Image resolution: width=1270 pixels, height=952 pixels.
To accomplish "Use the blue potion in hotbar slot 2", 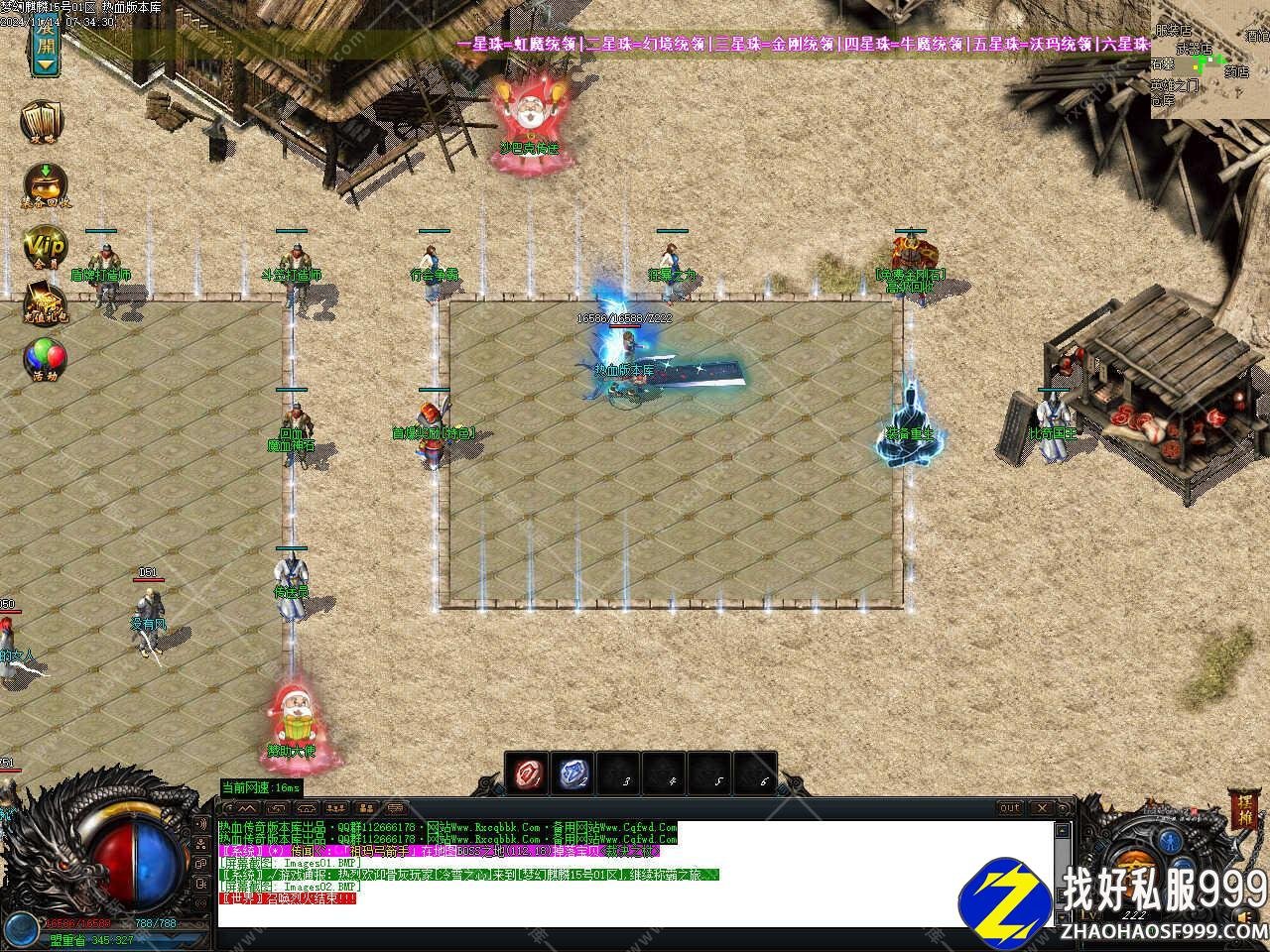I will [572, 773].
